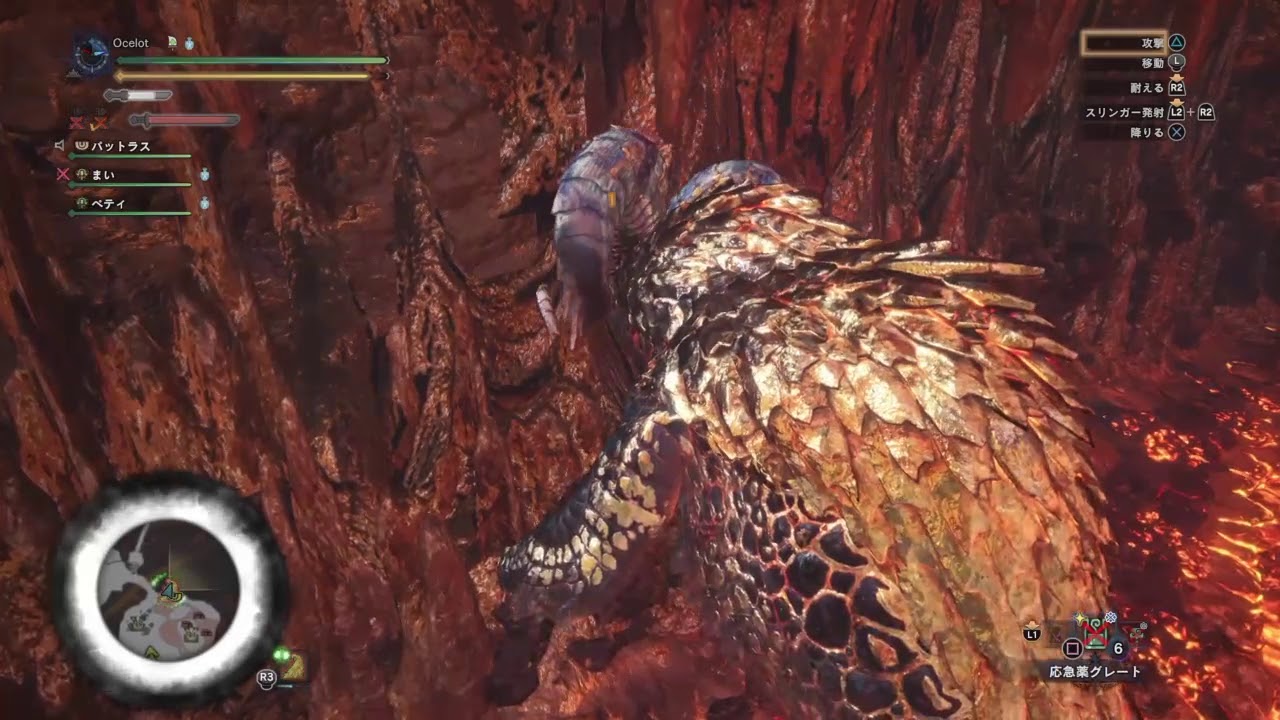
Task: Select the snowflake icon on the item bar
Action: [1111, 617]
